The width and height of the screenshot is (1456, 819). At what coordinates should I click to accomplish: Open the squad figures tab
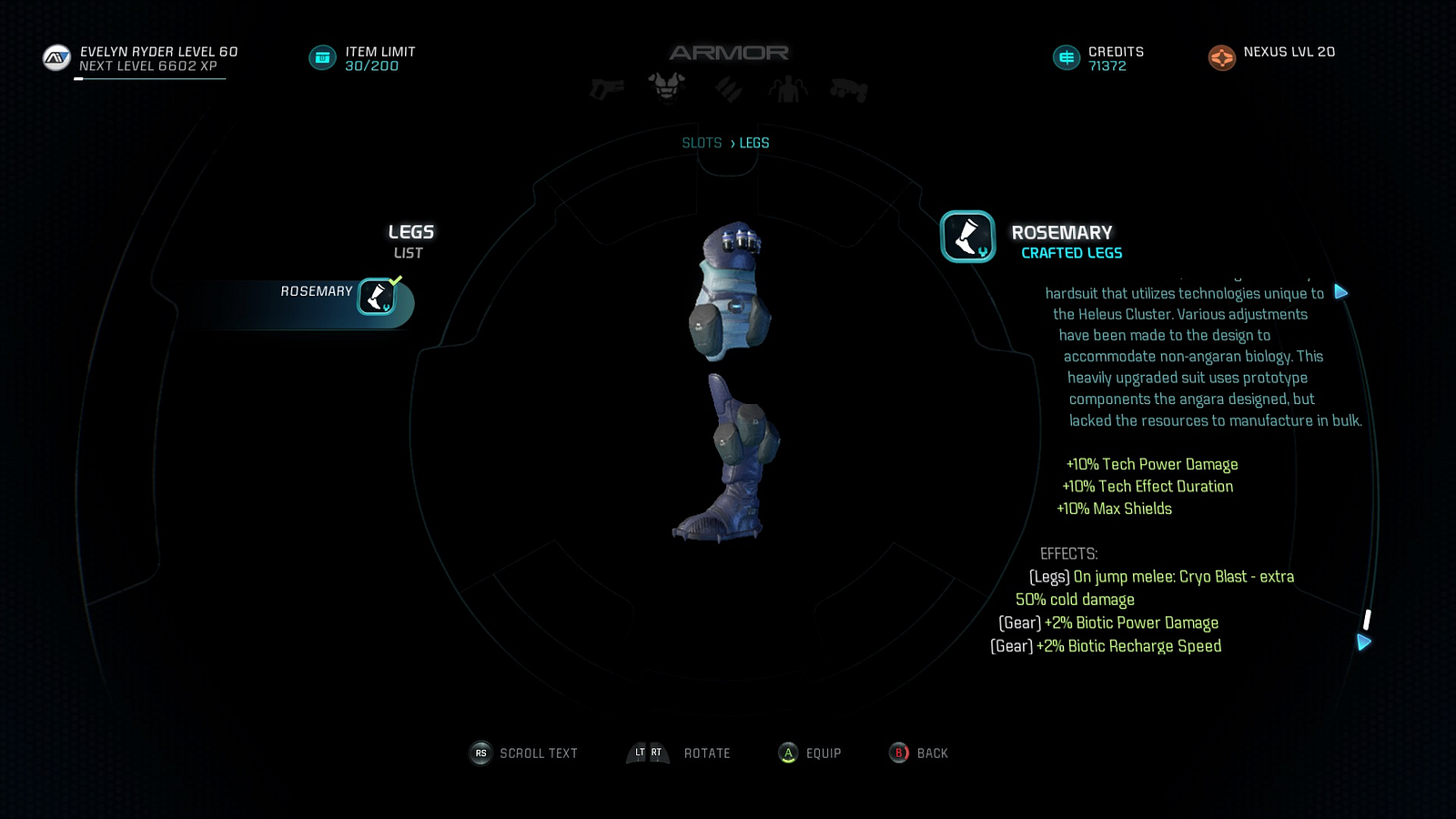[788, 89]
